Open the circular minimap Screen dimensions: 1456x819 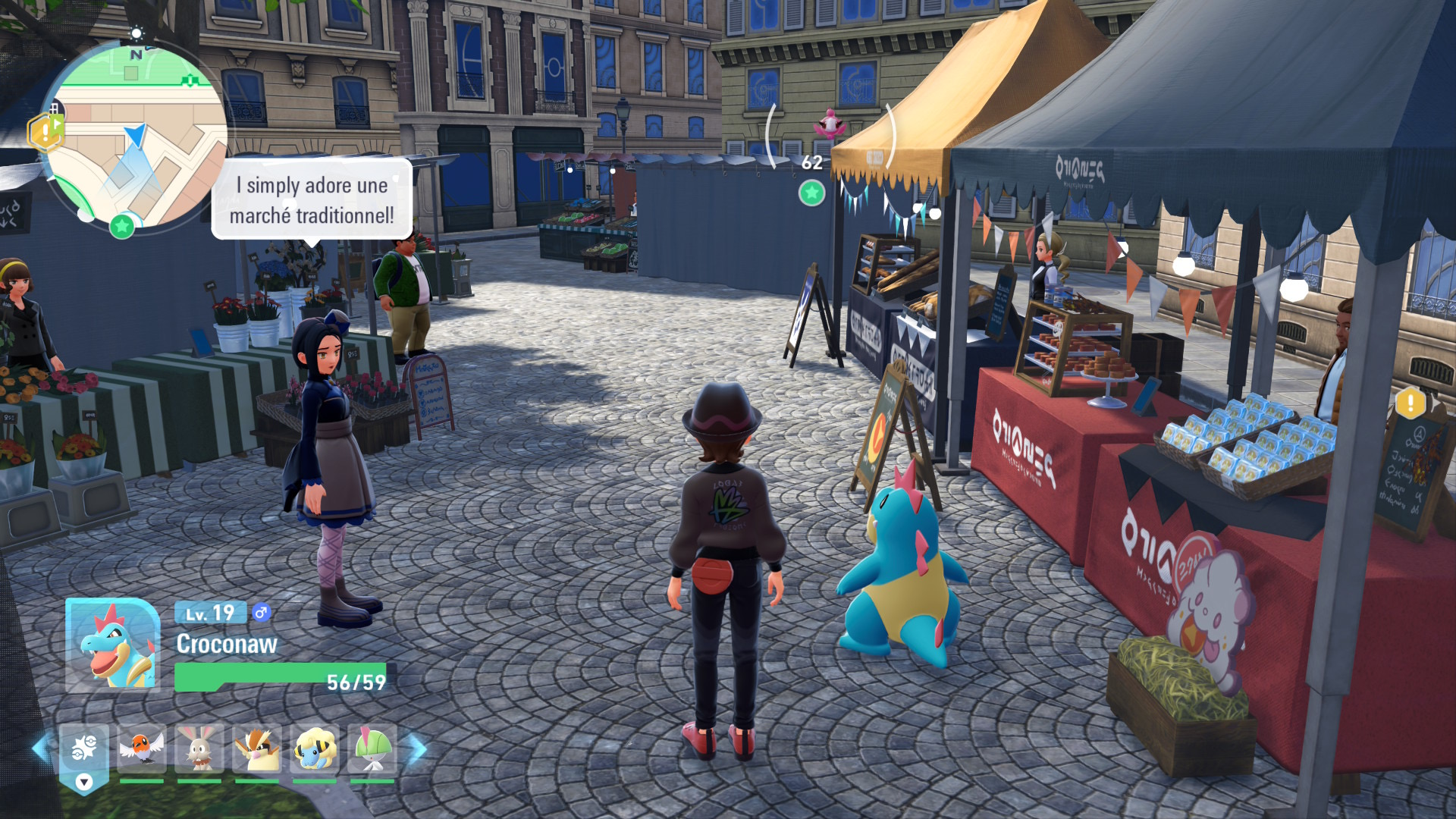click(136, 136)
